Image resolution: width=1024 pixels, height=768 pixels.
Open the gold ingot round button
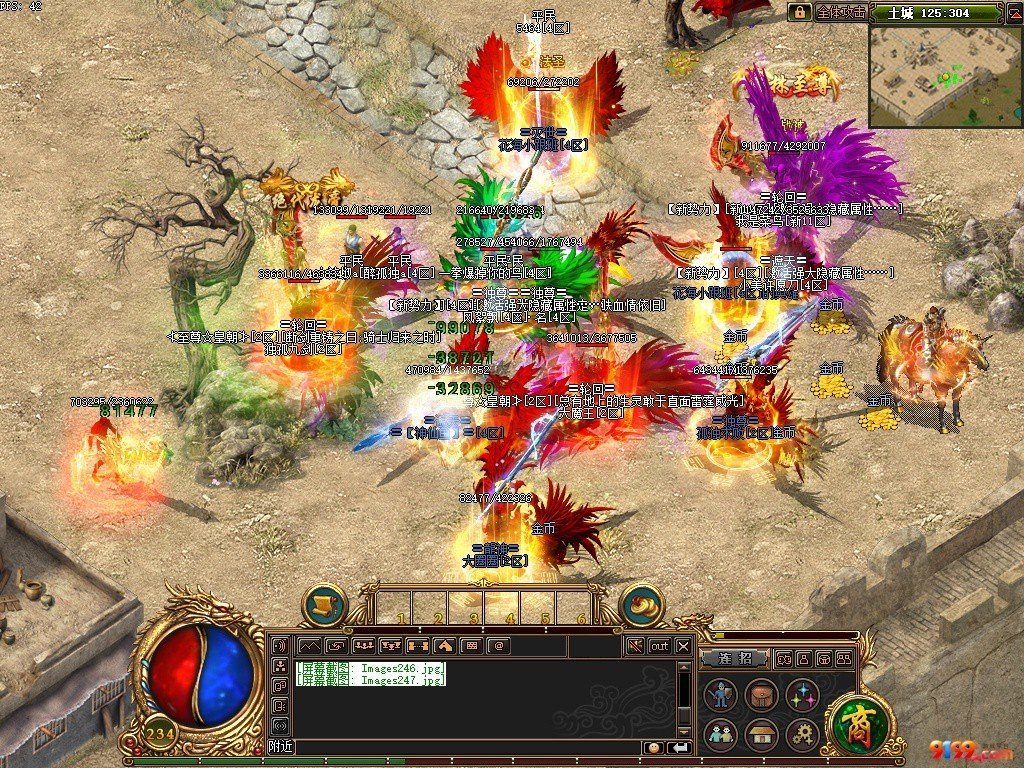pos(642,604)
